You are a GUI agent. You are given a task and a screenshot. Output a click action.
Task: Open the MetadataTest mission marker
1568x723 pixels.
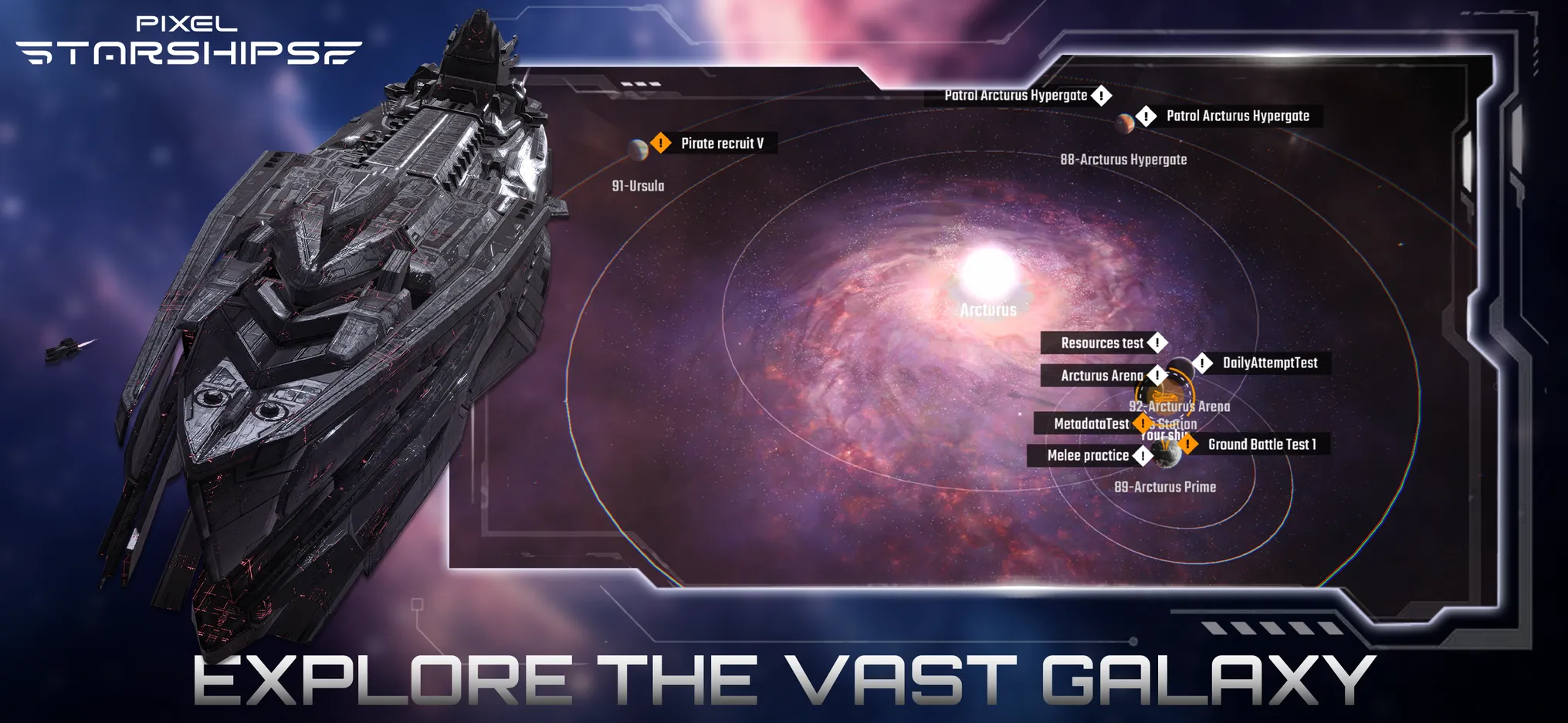pyautogui.click(x=1142, y=424)
